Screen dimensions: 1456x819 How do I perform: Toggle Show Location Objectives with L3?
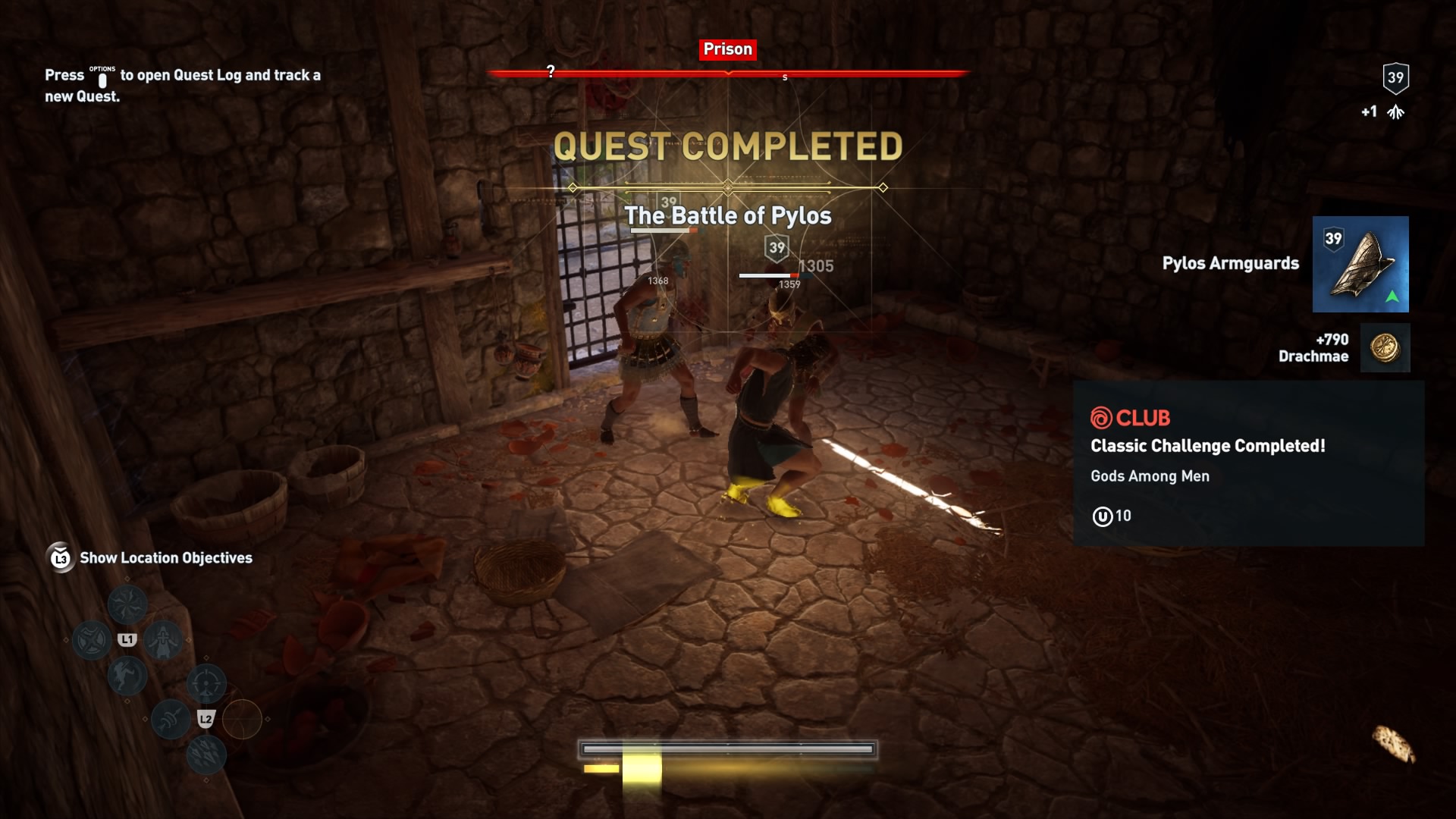coord(60,558)
